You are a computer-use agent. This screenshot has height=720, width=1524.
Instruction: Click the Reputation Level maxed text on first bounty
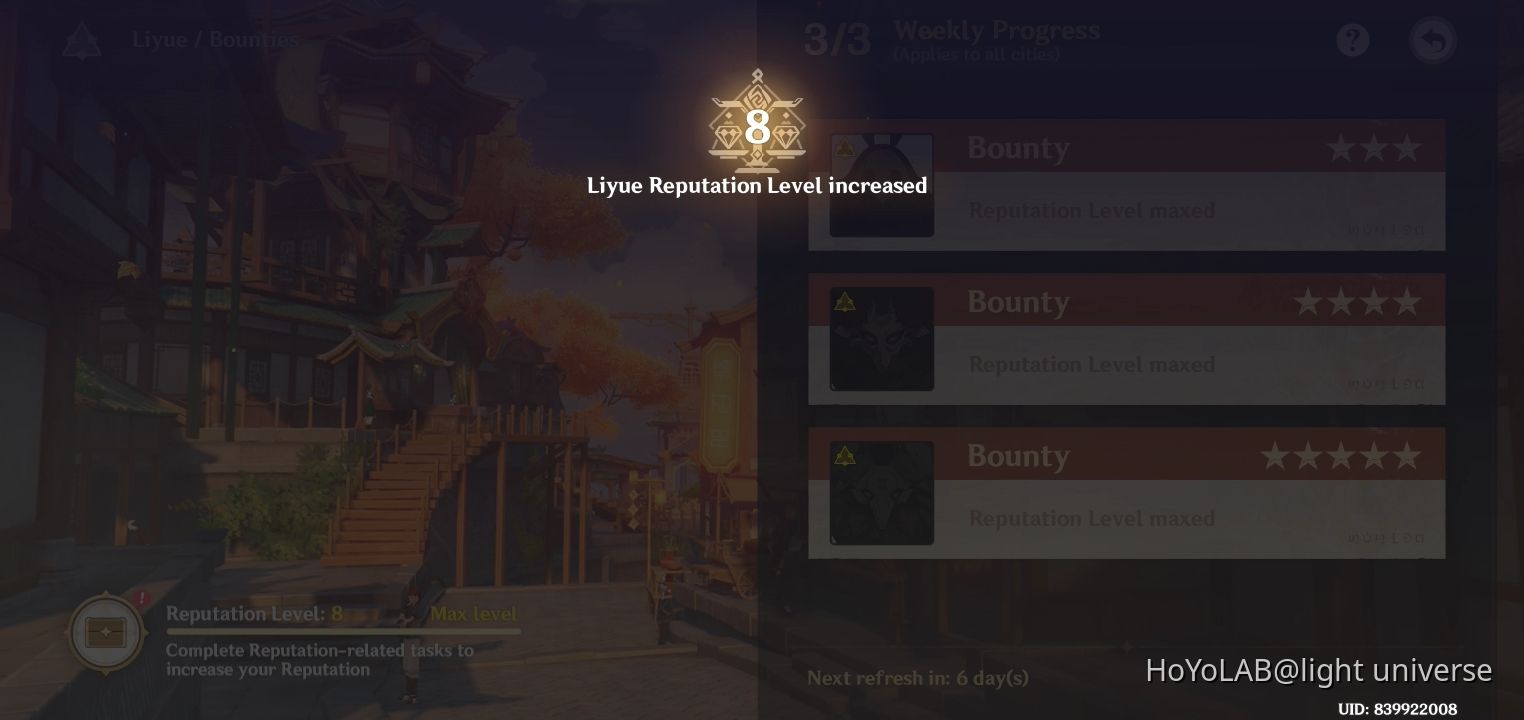tap(1091, 210)
